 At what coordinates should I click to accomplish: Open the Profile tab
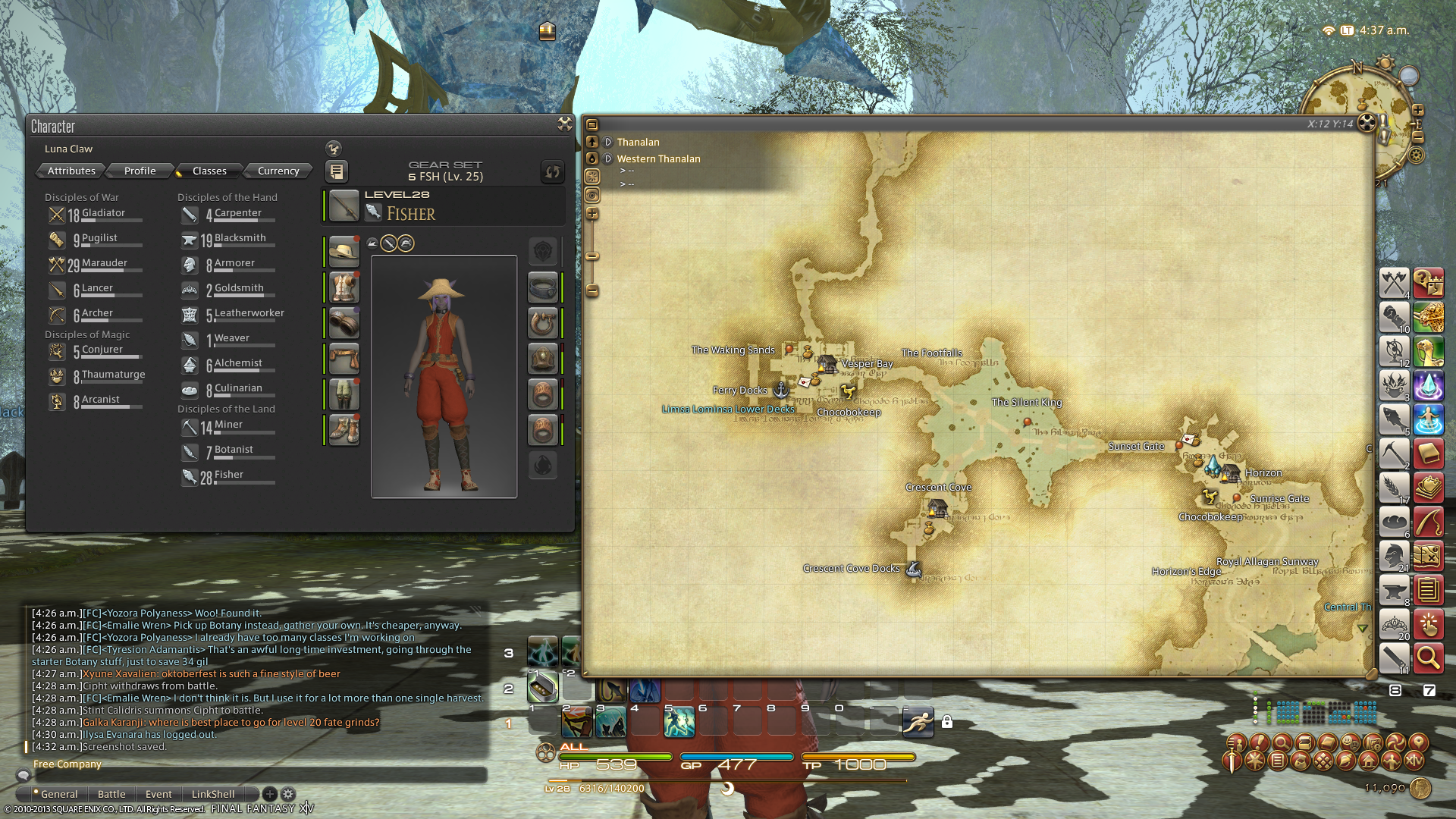pyautogui.click(x=140, y=171)
